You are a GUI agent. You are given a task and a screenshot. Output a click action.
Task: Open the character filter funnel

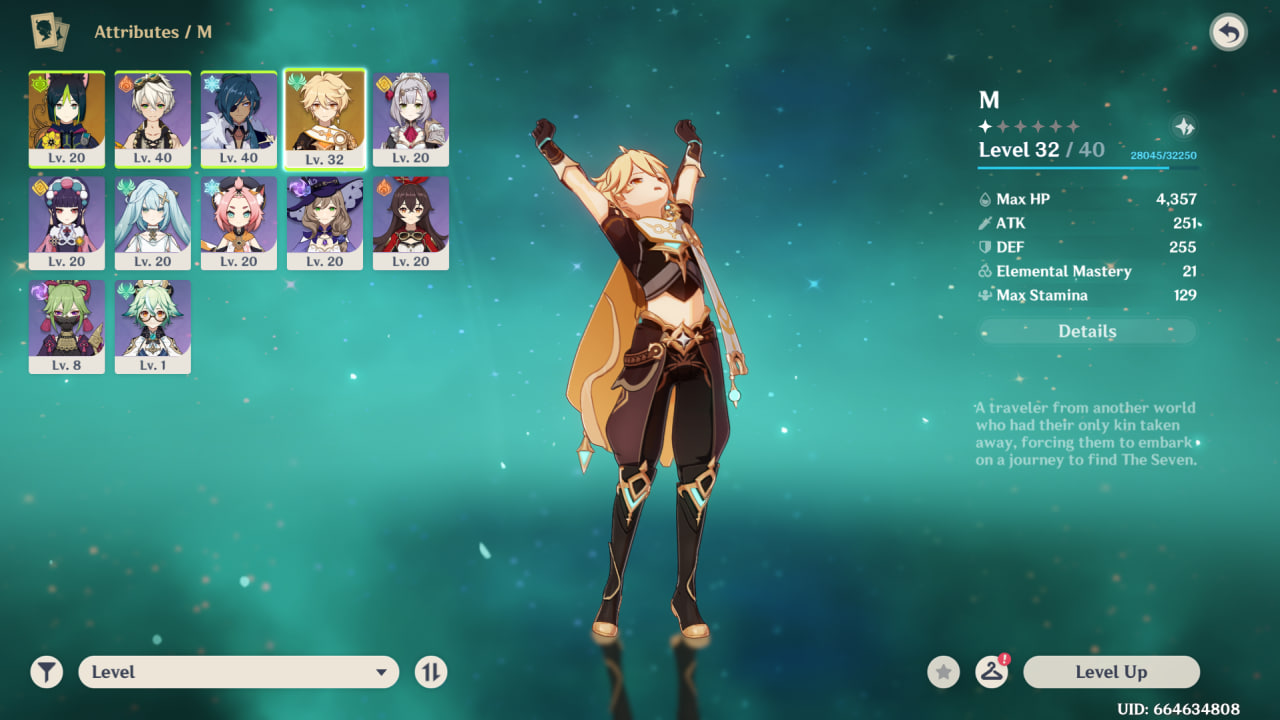tap(47, 672)
